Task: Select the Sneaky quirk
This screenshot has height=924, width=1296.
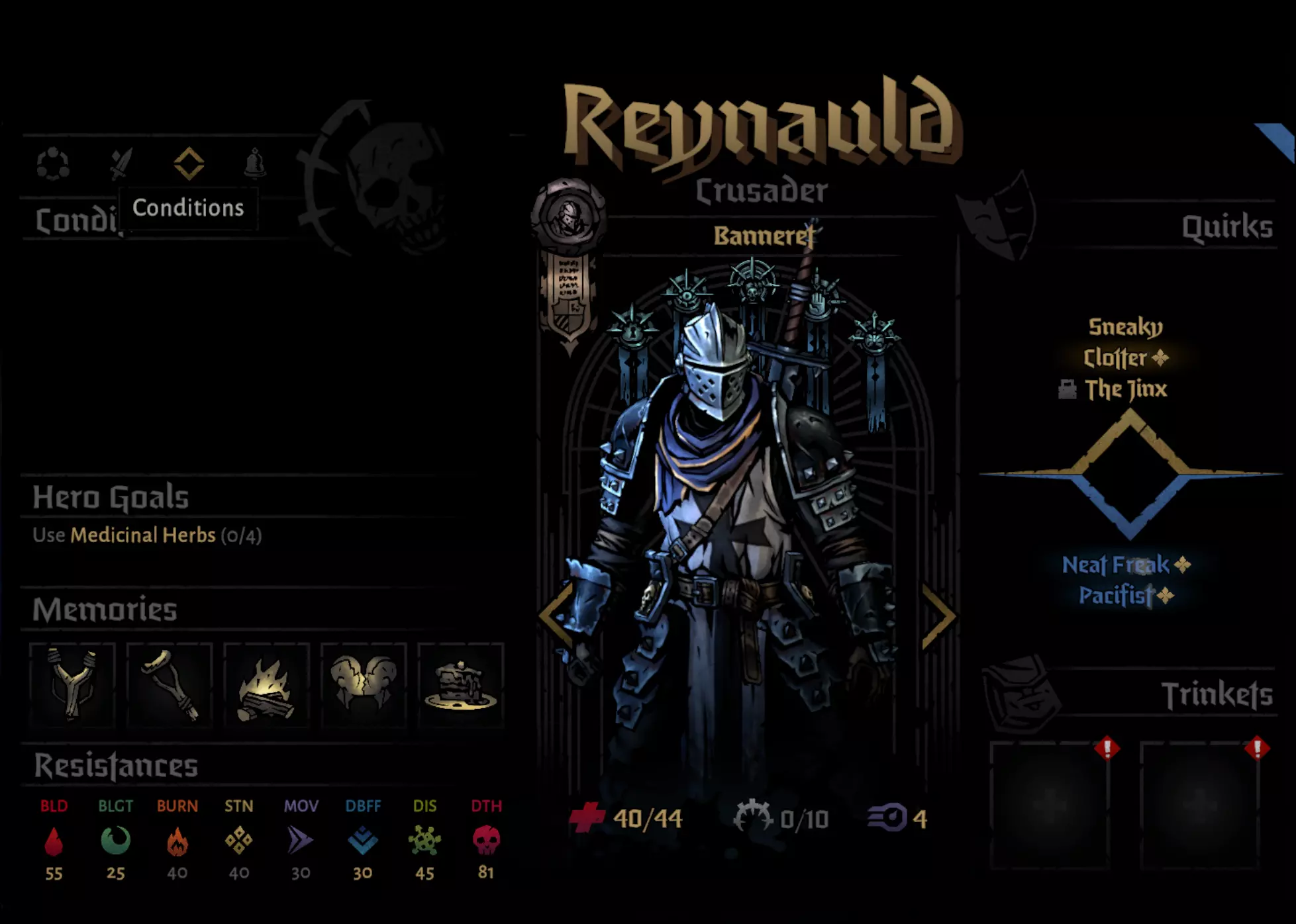Action: (1126, 327)
